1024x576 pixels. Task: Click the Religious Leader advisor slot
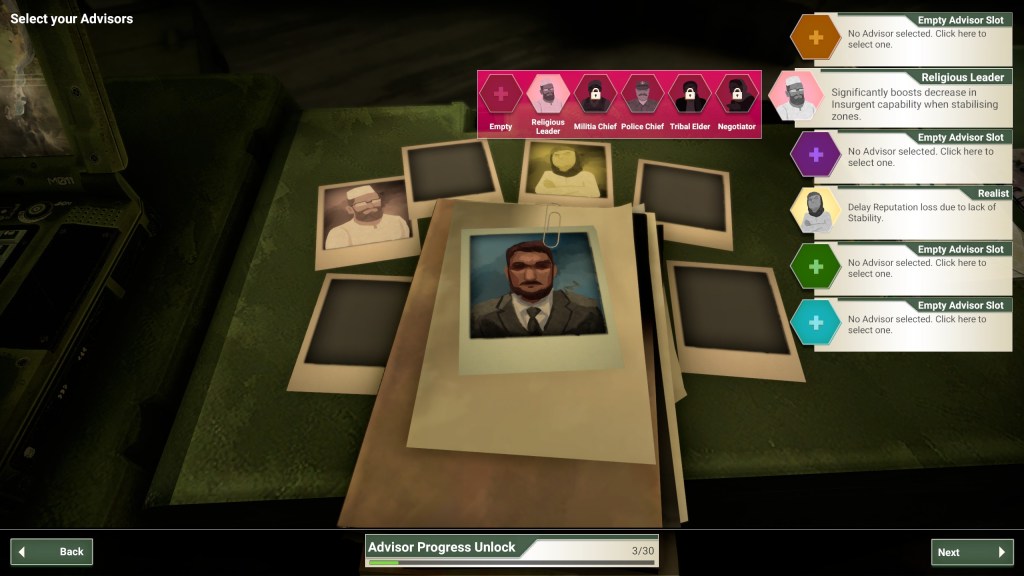(x=903, y=96)
